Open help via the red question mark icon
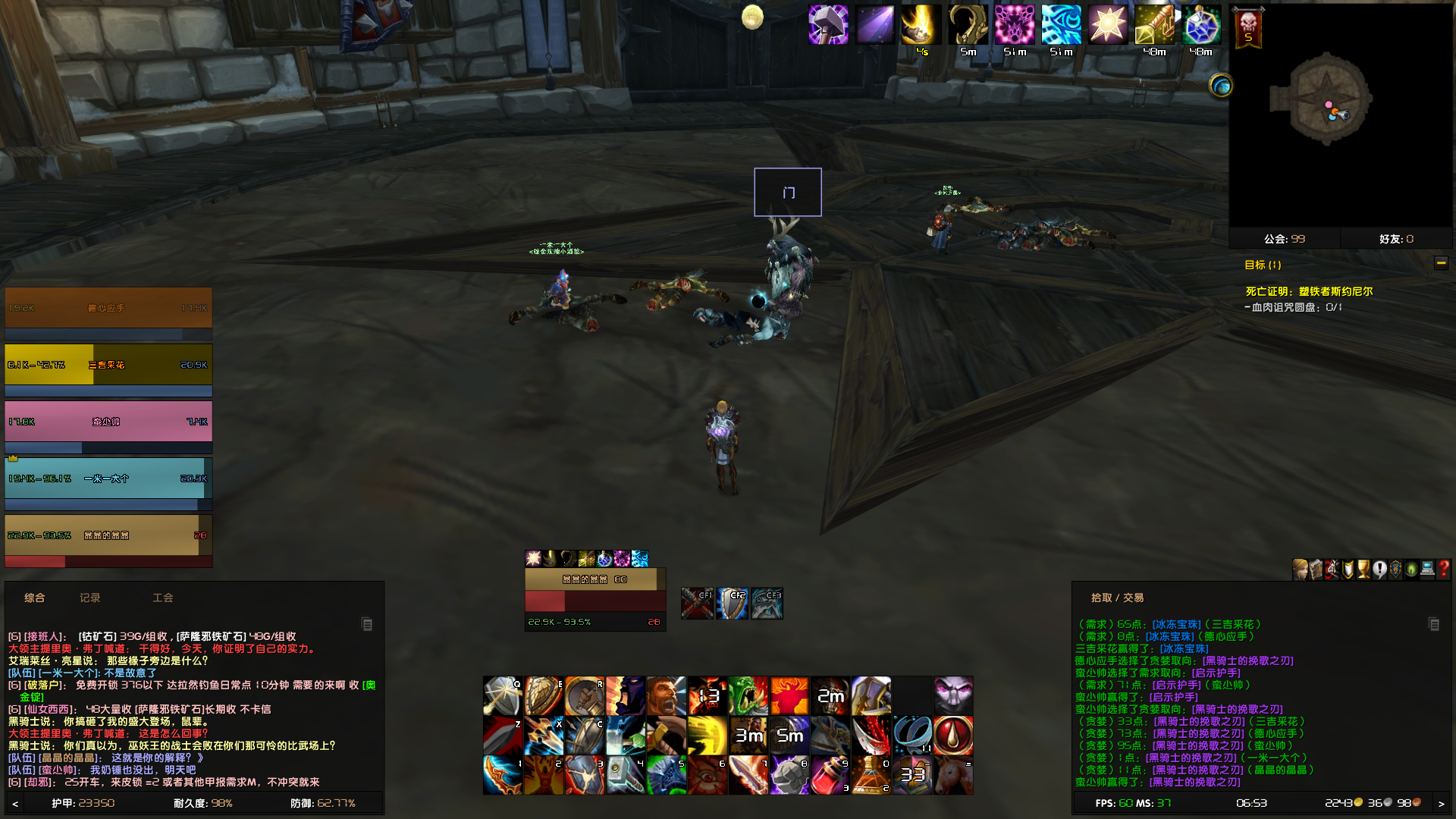The width and height of the screenshot is (1456, 819). pyautogui.click(x=1442, y=570)
